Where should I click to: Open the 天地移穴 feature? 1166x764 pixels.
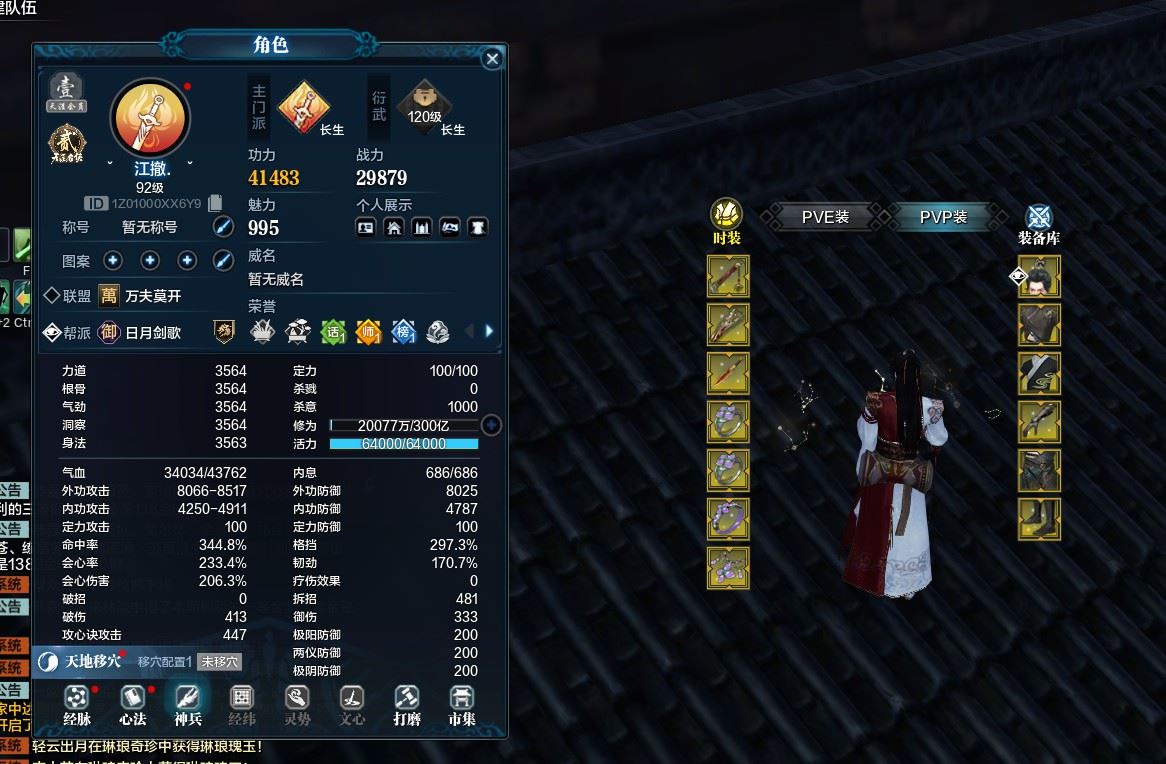coord(82,661)
